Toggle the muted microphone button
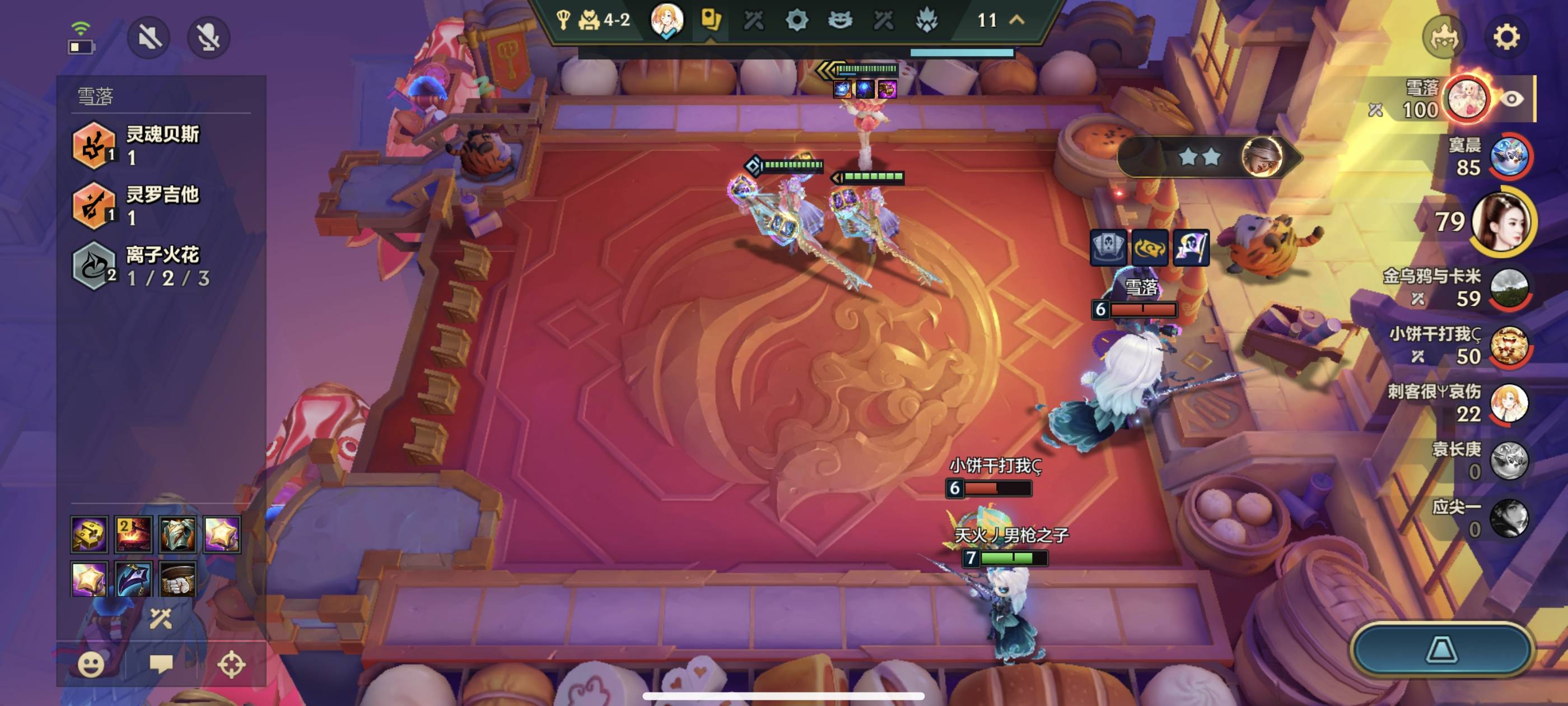Image resolution: width=1568 pixels, height=706 pixels. (x=208, y=38)
